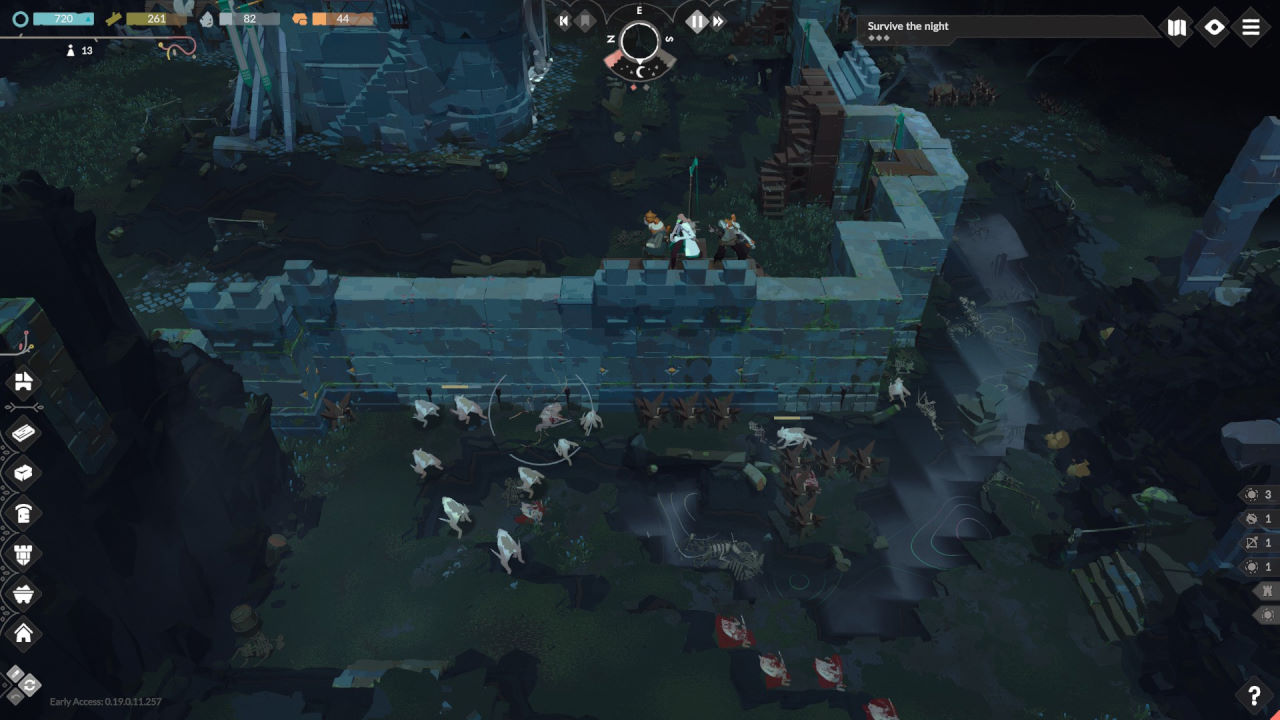Activate the fast-forward speed button
The width and height of the screenshot is (1280, 720).
[x=718, y=21]
